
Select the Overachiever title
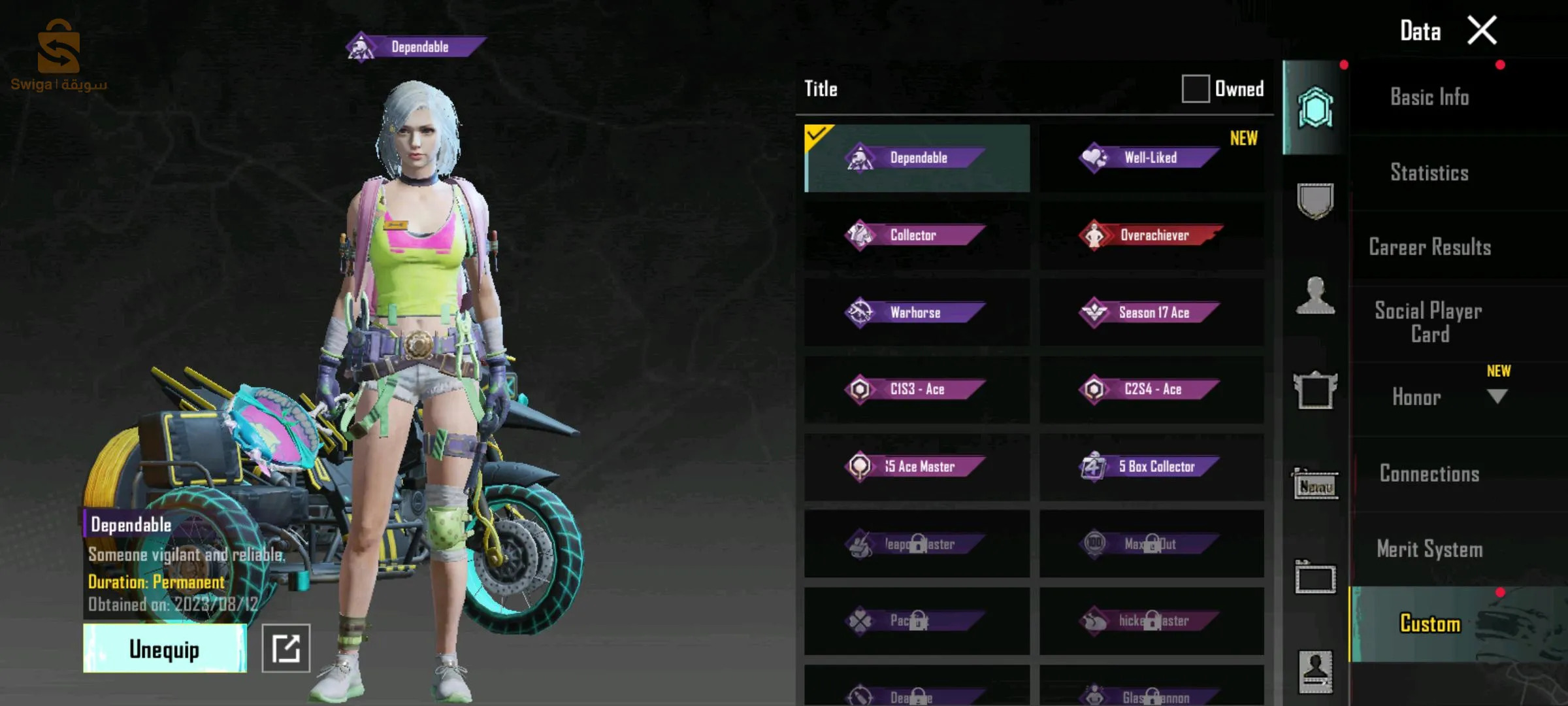click(x=1151, y=235)
